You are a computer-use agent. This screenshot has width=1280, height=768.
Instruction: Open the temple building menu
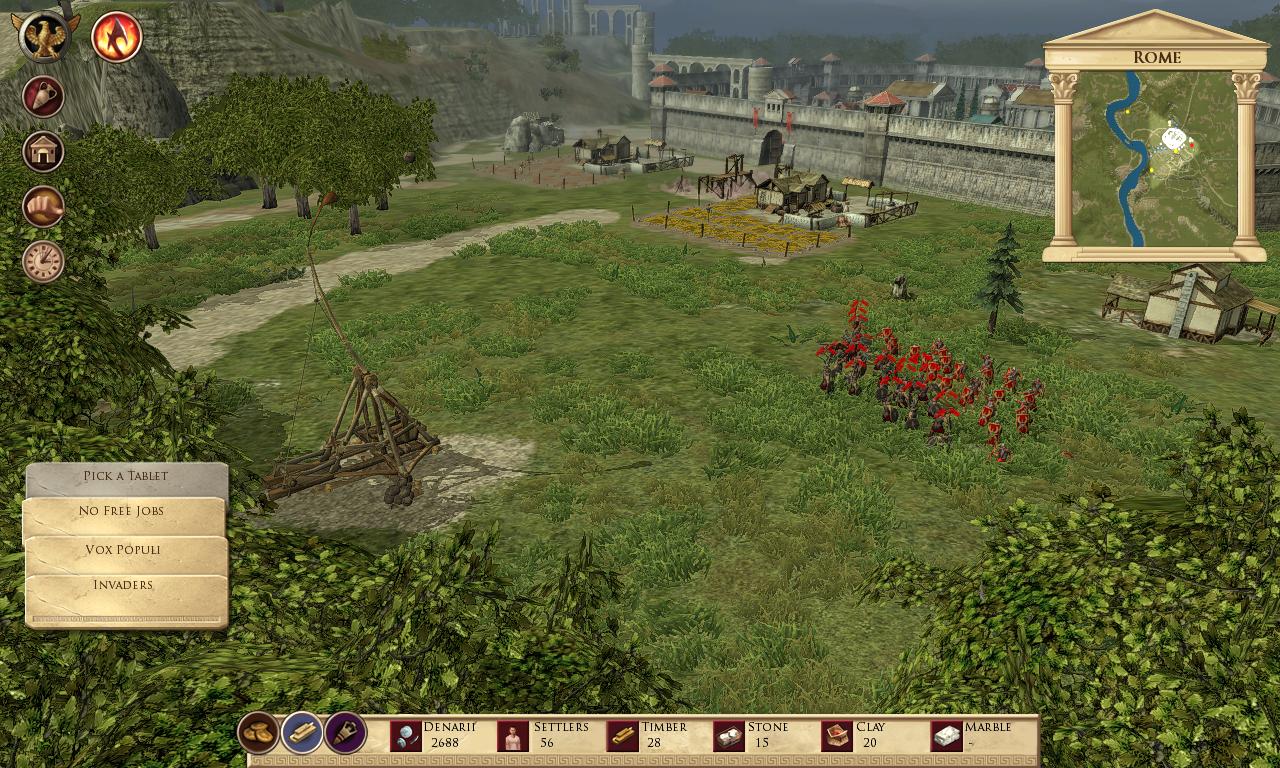click(x=44, y=152)
